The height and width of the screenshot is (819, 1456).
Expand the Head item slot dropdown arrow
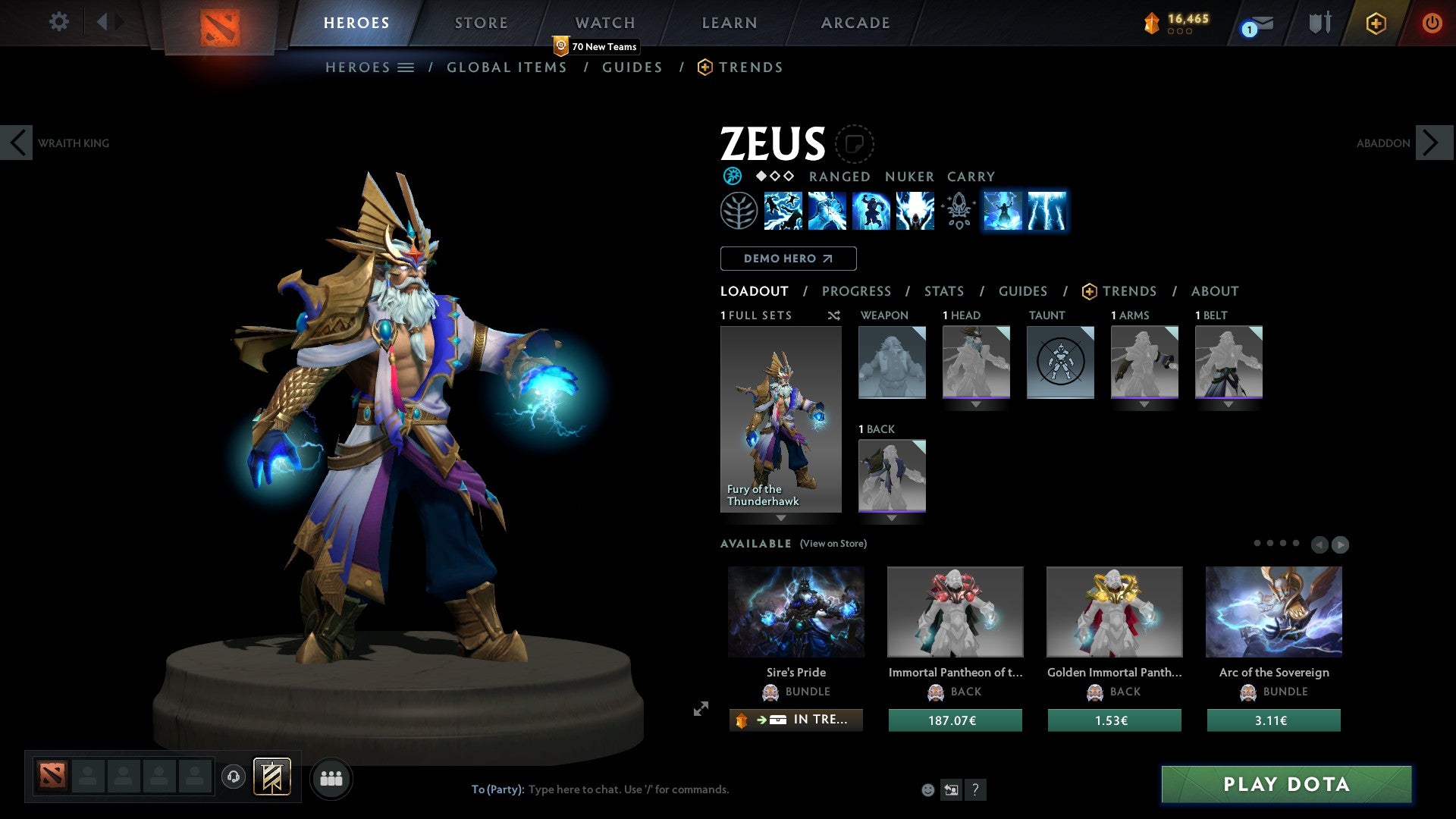pos(976,404)
